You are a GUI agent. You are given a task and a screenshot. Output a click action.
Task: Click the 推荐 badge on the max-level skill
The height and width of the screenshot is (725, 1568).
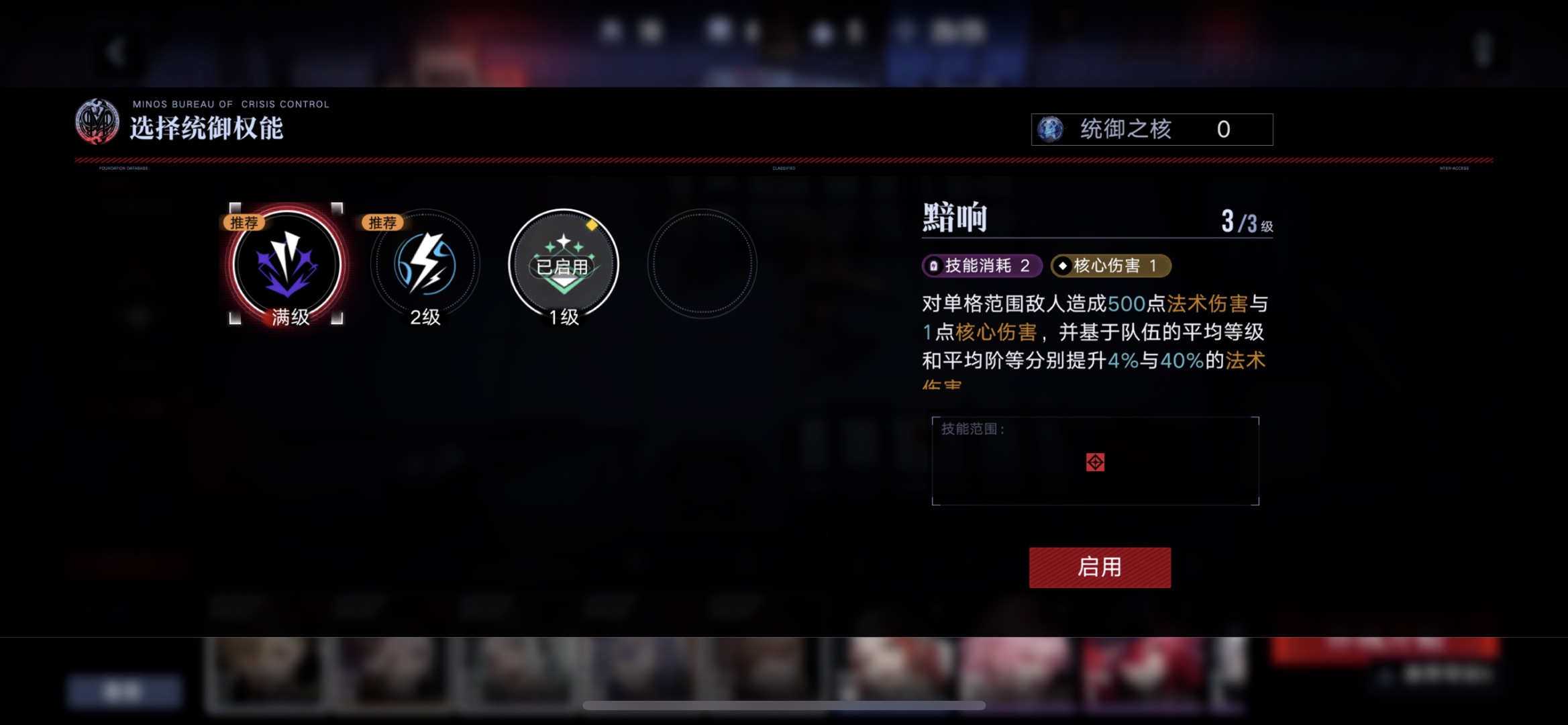(245, 223)
